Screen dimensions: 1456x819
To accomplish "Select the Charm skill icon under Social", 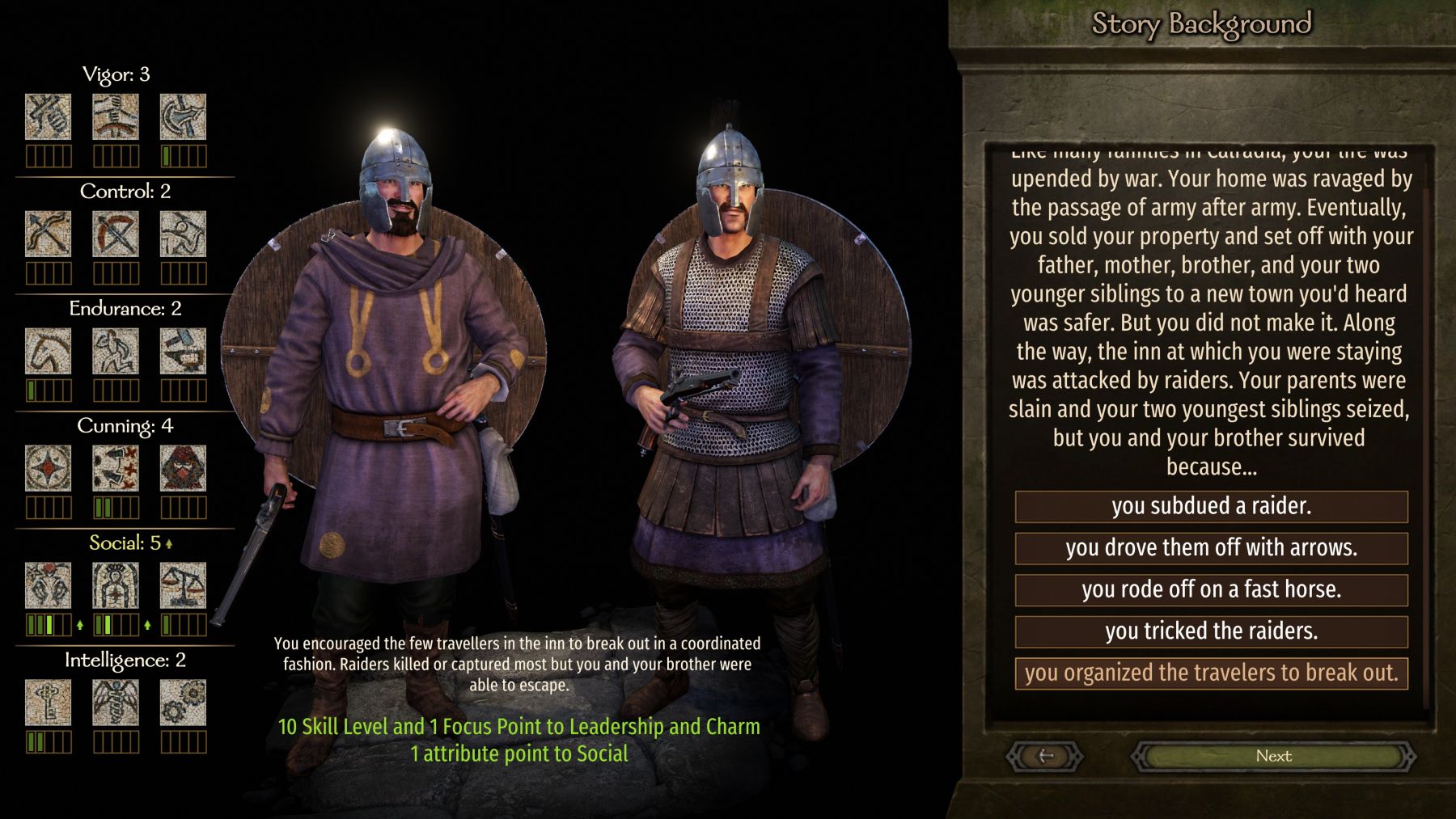I will point(48,585).
